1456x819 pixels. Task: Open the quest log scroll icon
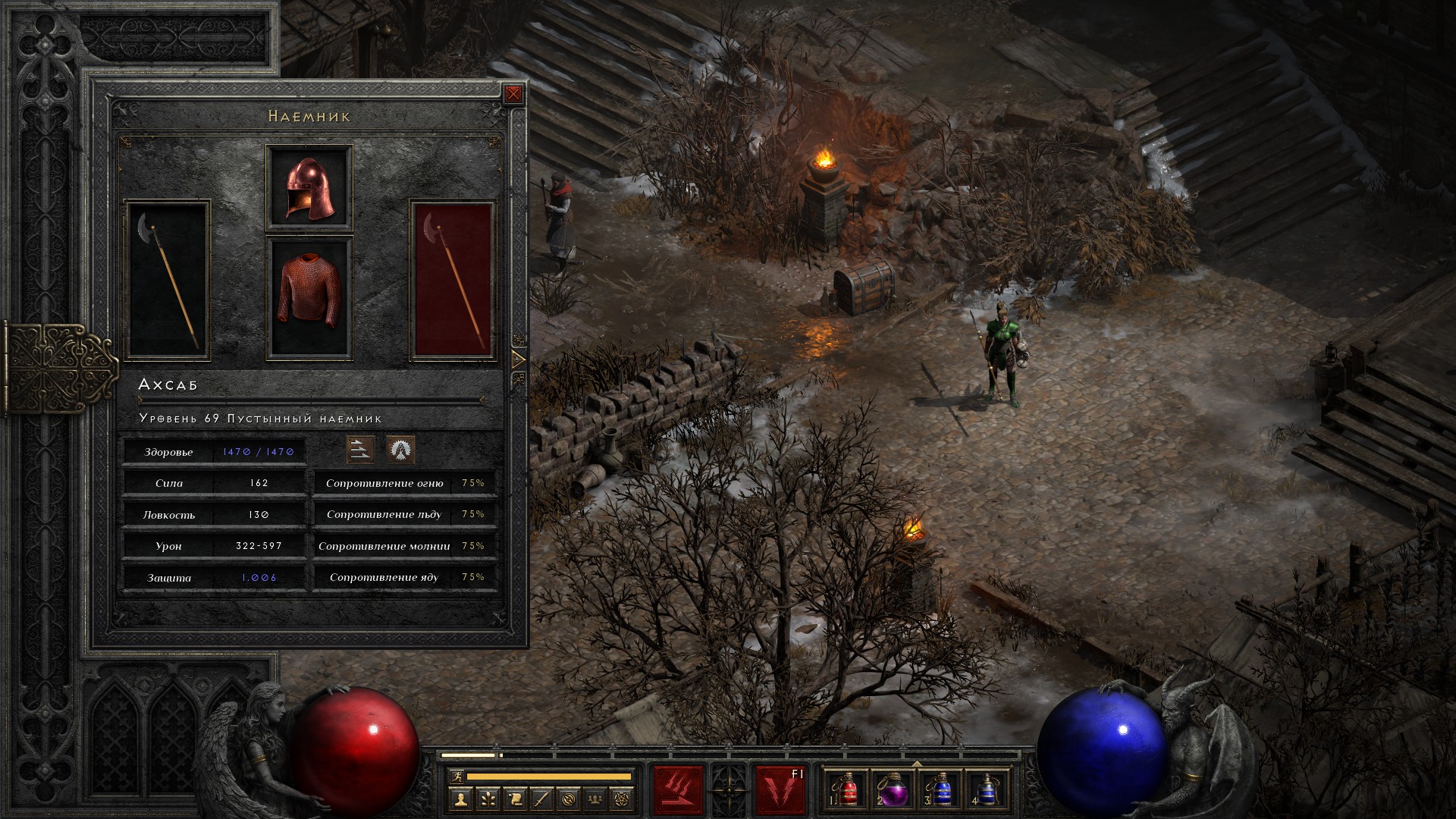(x=514, y=799)
